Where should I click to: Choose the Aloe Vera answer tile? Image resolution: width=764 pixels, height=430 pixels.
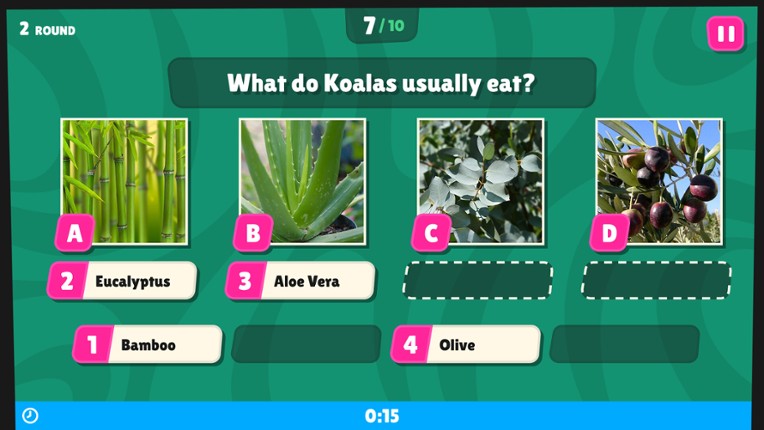tap(300, 281)
